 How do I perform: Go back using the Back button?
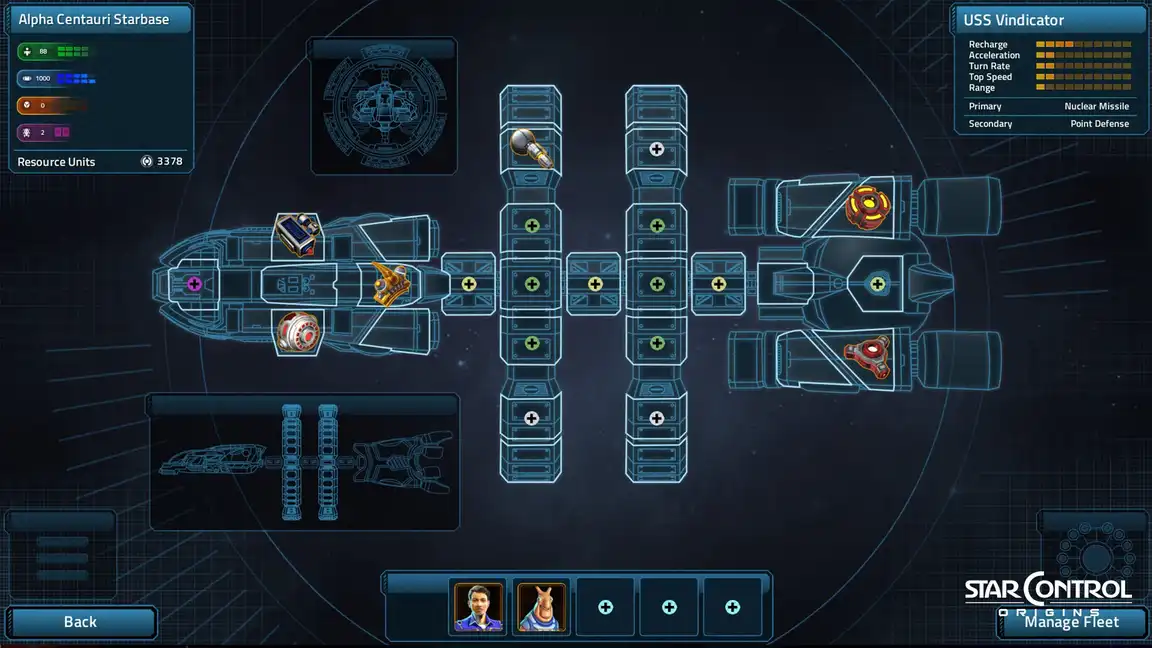click(80, 622)
